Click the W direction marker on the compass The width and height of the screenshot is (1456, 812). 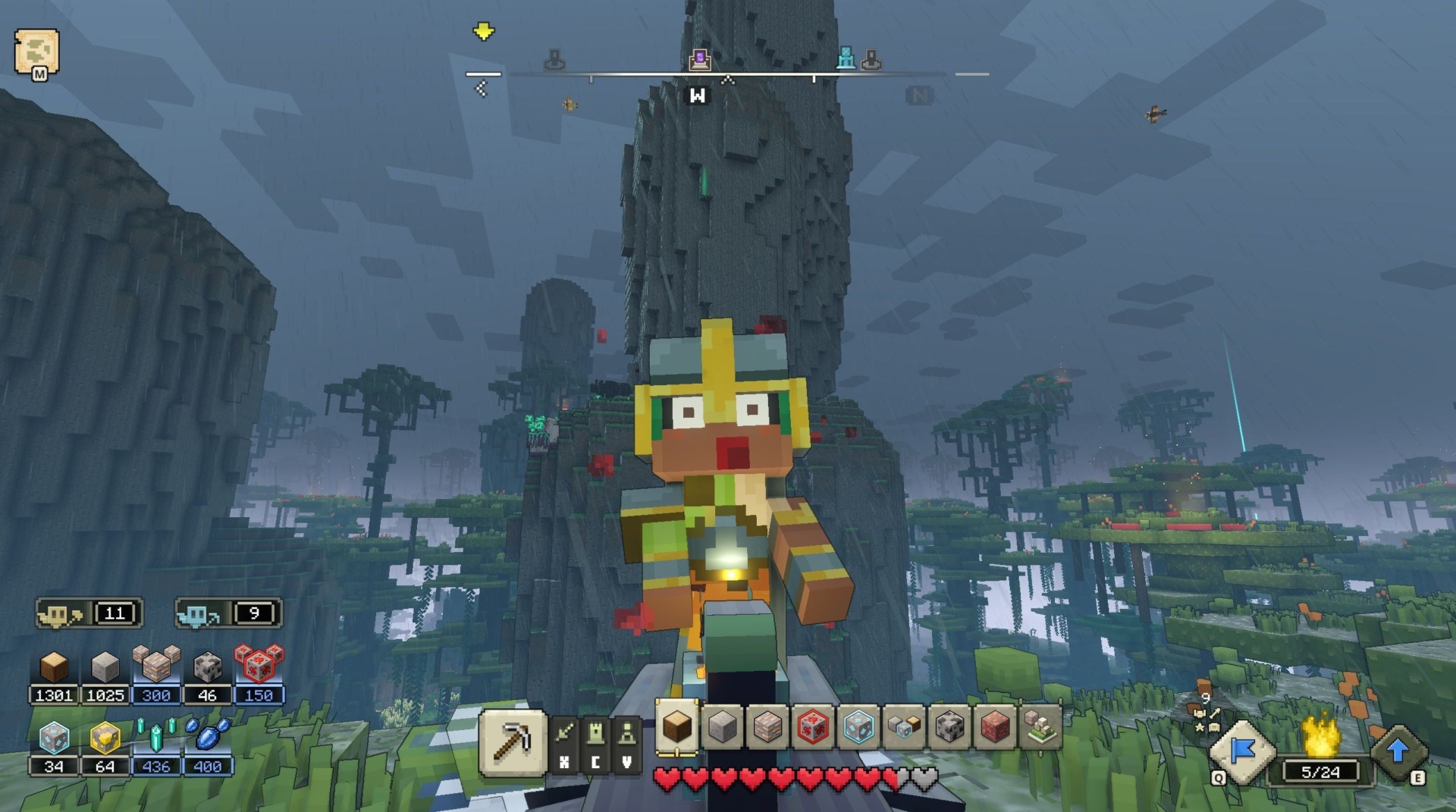point(698,96)
